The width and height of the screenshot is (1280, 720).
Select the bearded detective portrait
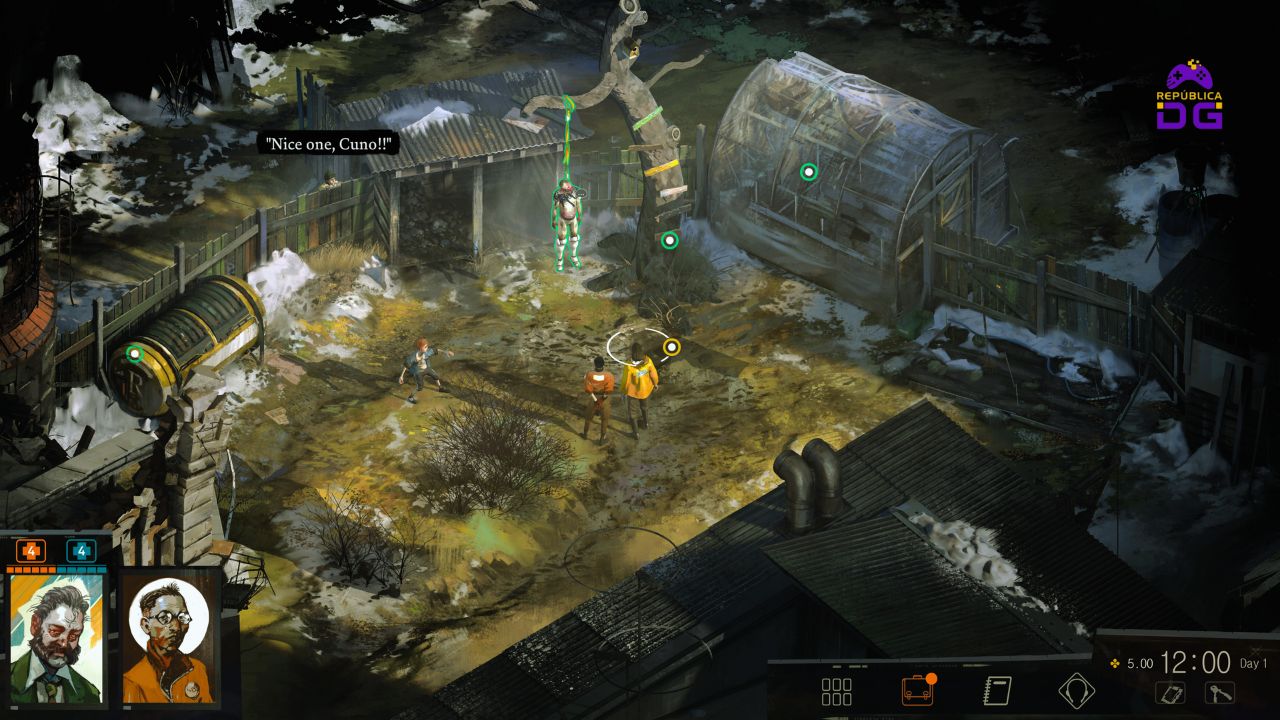57,637
